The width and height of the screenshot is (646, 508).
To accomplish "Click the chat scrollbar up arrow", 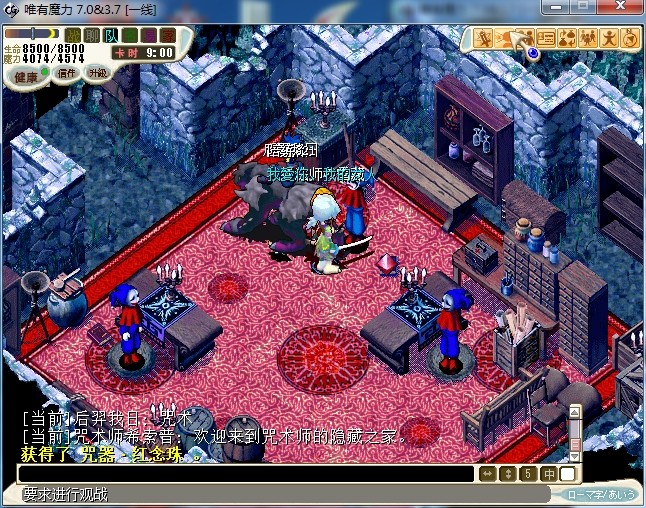I will click(575, 410).
